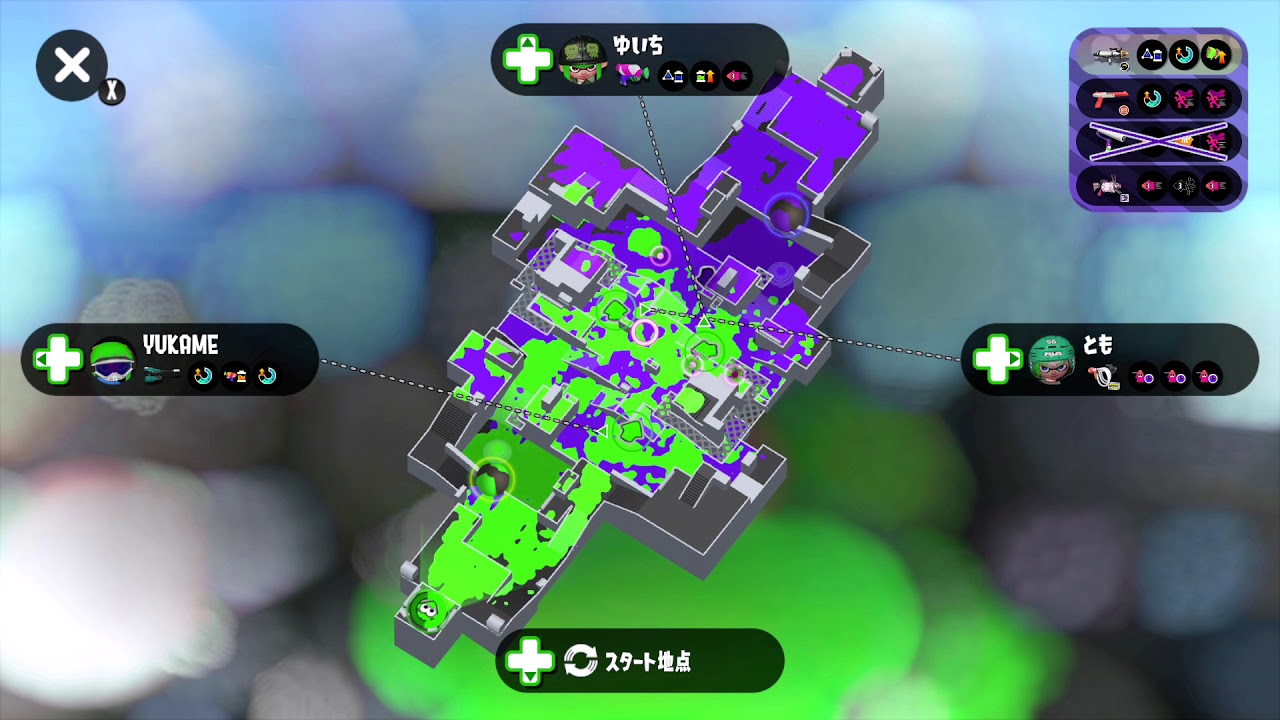Click the Ink Saver ability icon beside ゆいち
Screen dimensions: 1280x720
coord(672,75)
